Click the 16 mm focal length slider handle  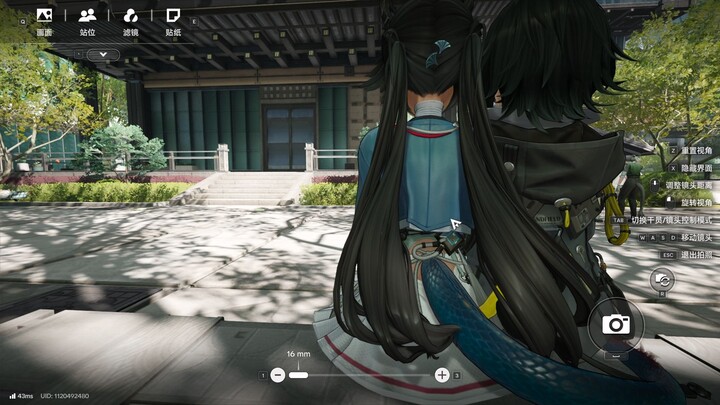tap(298, 375)
